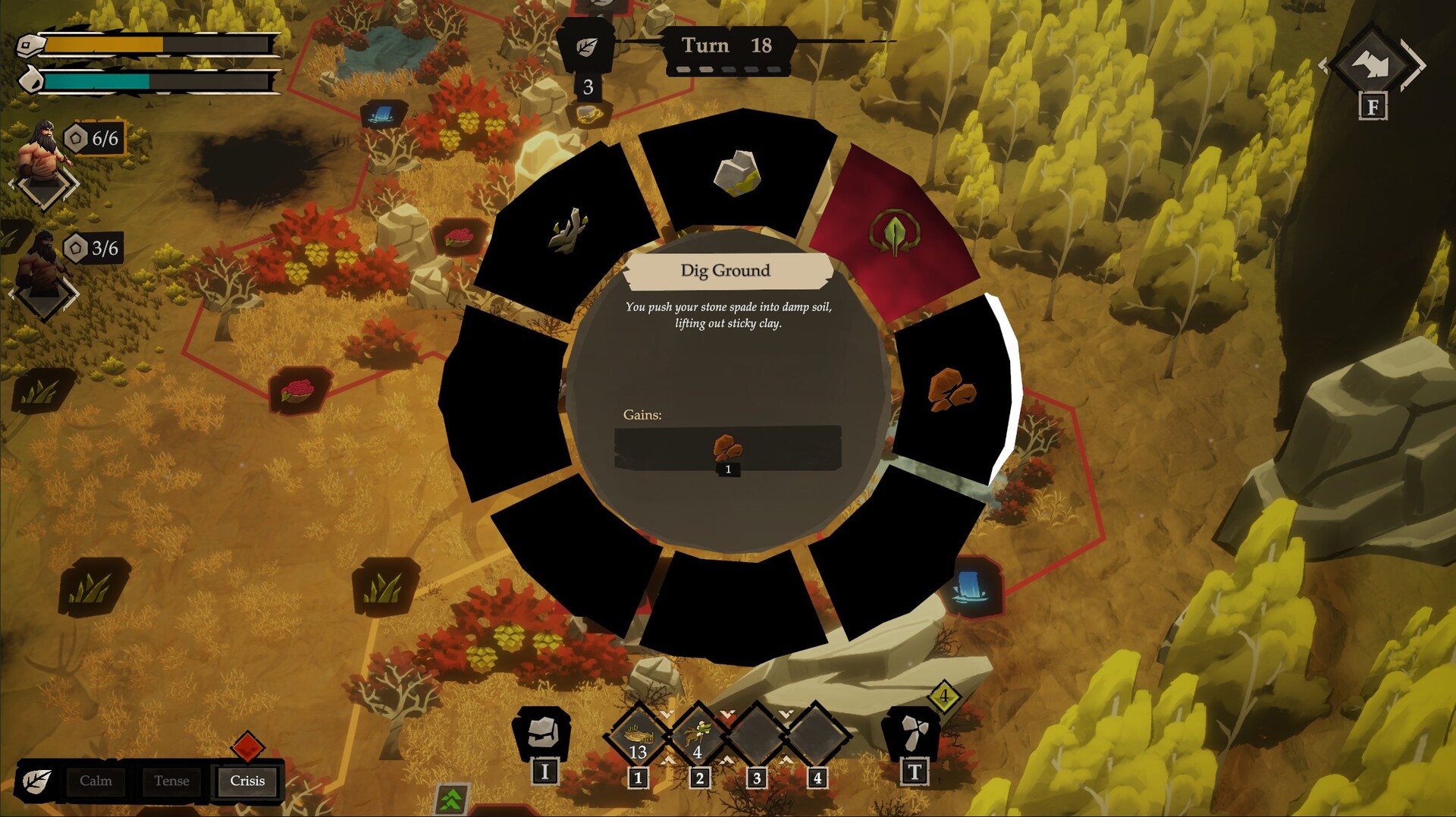Choose the stone rock segment on the action wheel
Screen dimensions: 1456x817
pyautogui.click(x=737, y=173)
